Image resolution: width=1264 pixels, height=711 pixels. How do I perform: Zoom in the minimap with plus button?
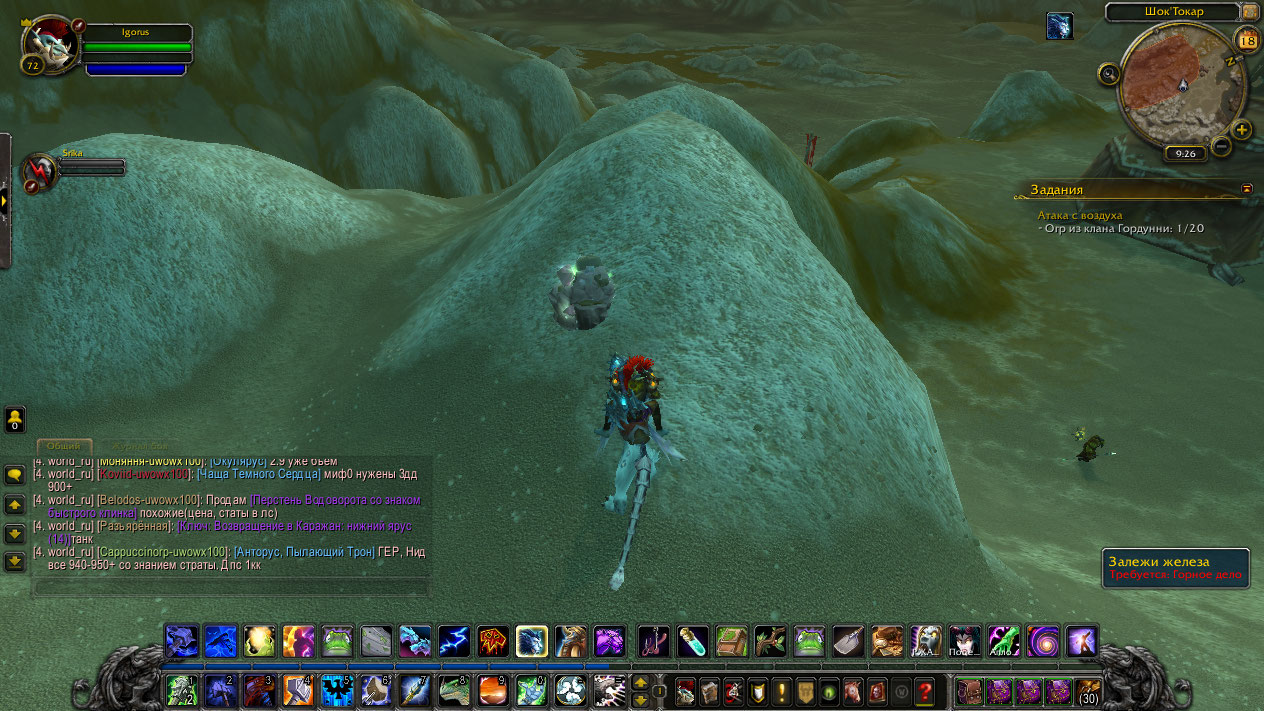pyautogui.click(x=1241, y=129)
